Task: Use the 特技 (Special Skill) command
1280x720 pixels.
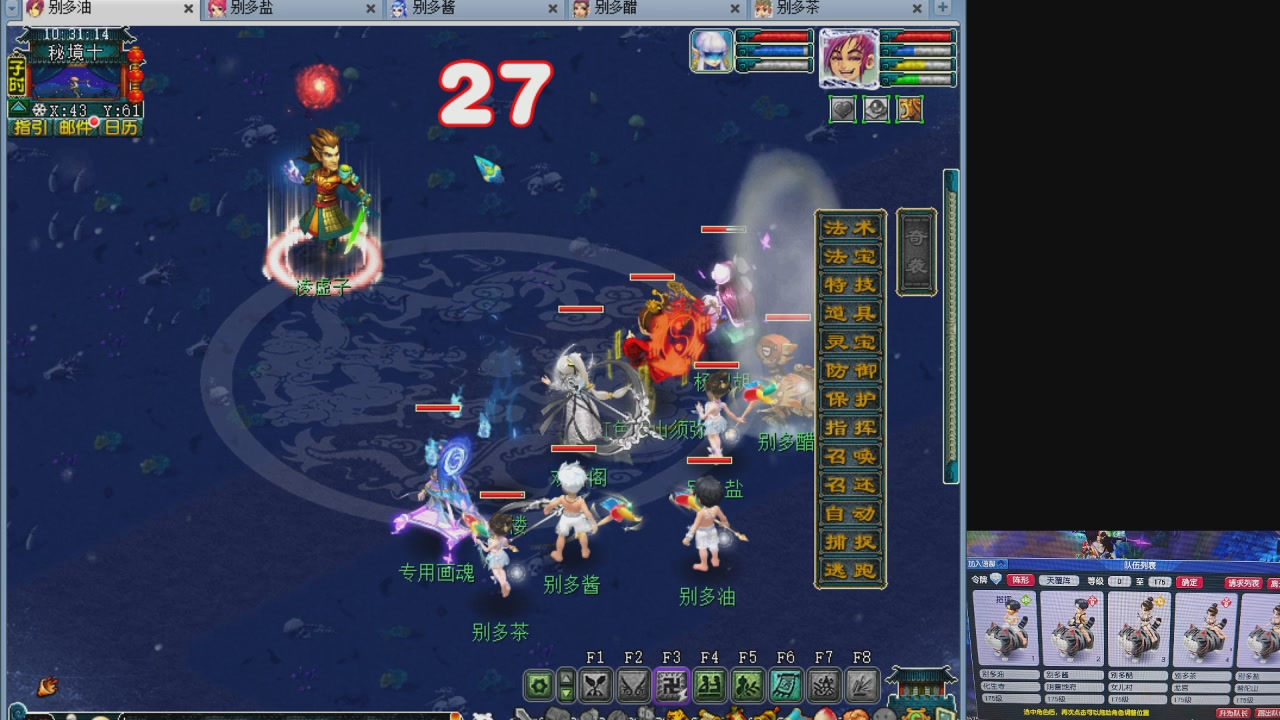Action: coord(848,286)
